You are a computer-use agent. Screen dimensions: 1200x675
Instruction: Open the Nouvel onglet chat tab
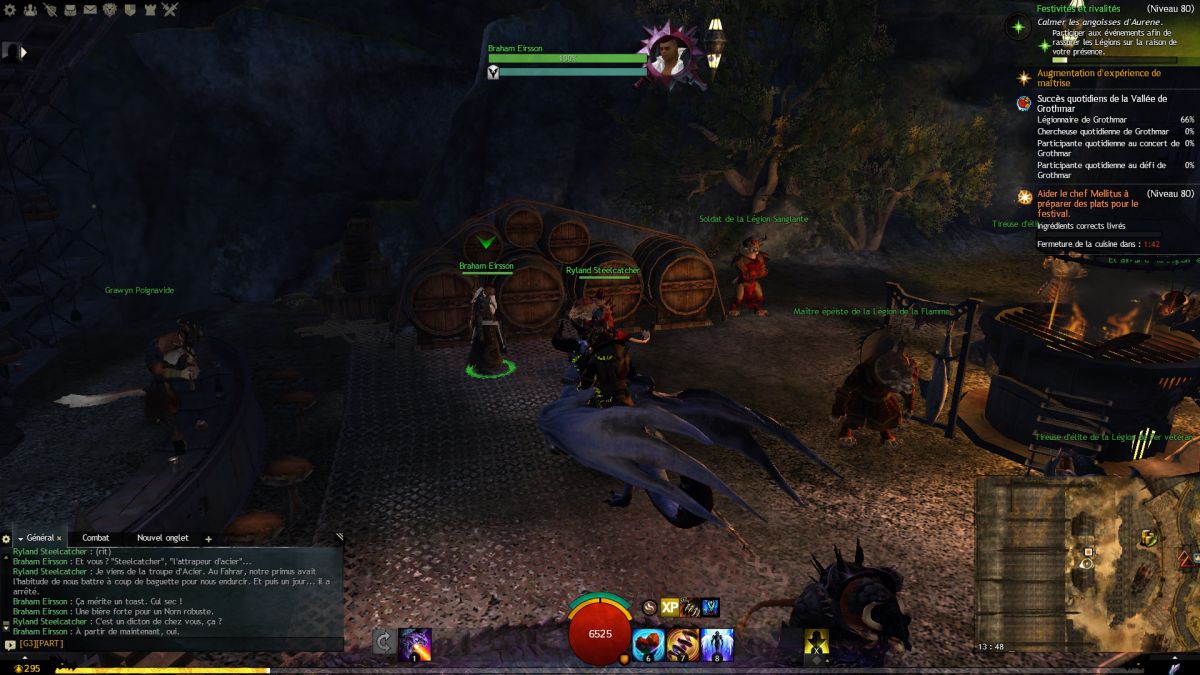click(x=162, y=538)
